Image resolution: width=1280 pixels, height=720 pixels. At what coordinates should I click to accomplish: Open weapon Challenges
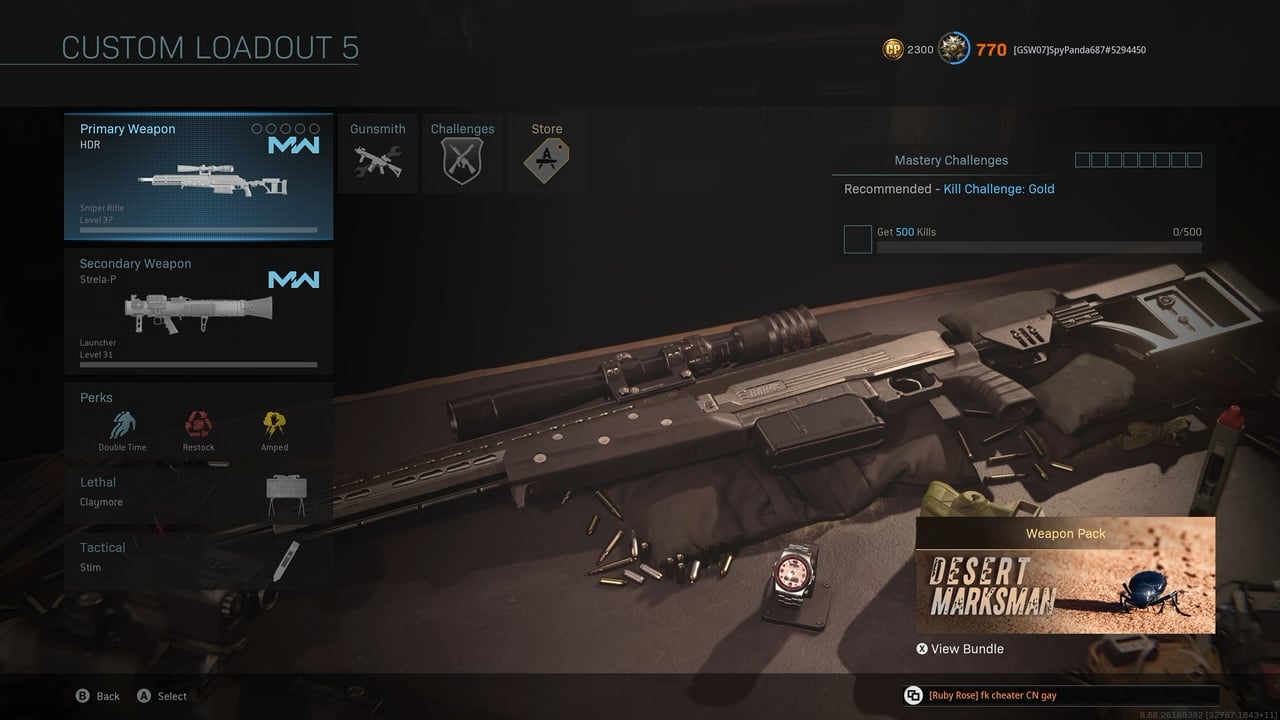tap(462, 153)
